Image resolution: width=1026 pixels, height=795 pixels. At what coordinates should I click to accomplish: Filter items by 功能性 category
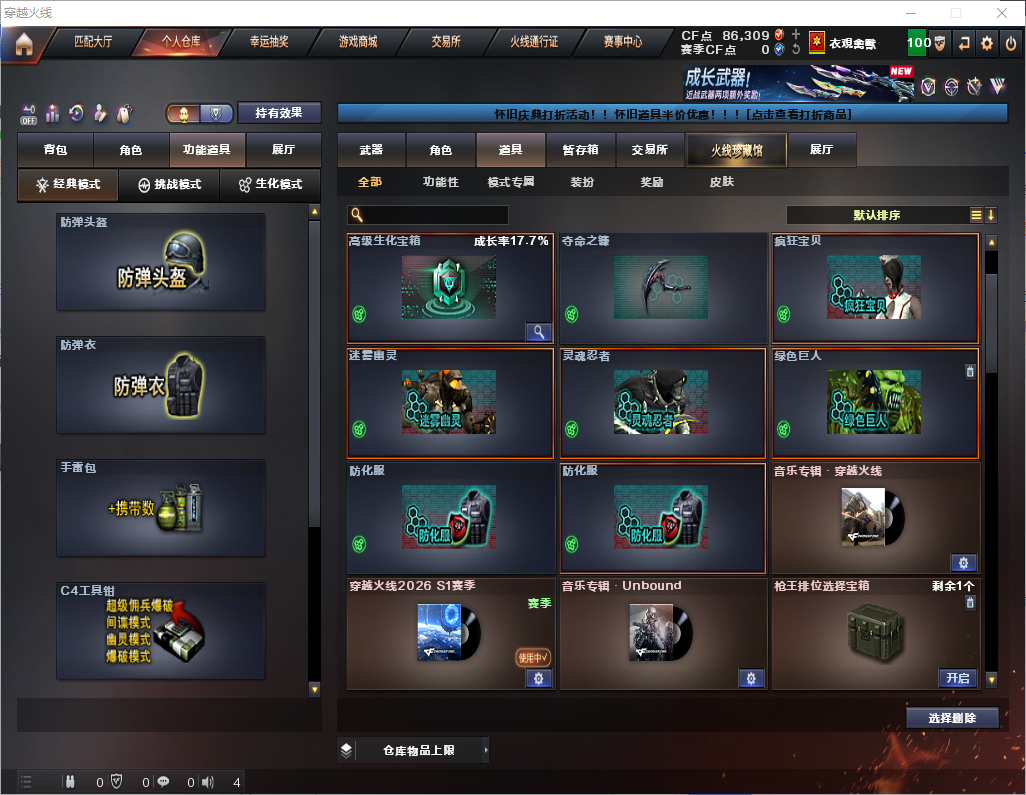(x=440, y=182)
